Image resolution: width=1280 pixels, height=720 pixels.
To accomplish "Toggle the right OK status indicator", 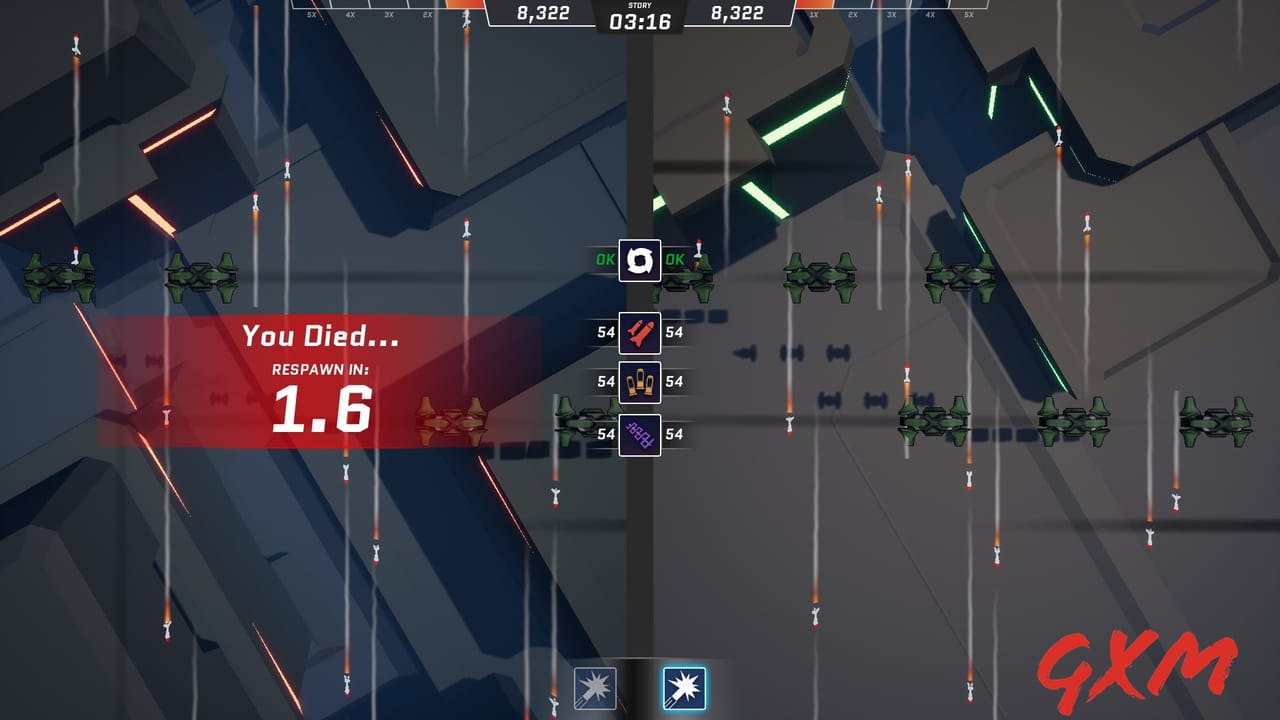I will click(676, 260).
